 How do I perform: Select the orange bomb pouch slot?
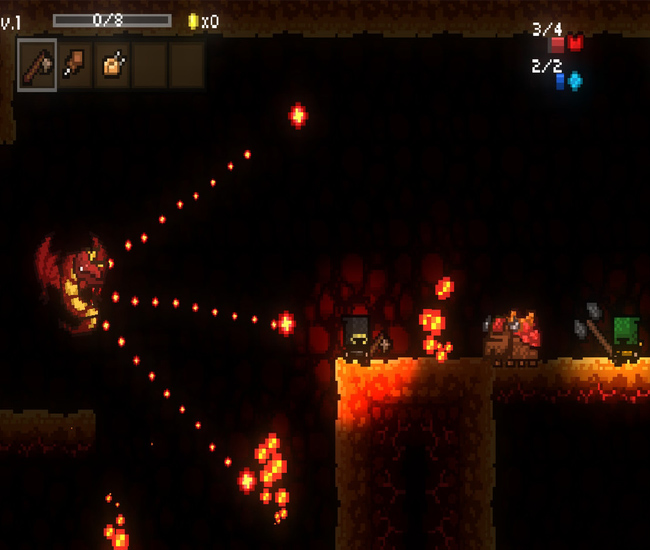click(112, 65)
